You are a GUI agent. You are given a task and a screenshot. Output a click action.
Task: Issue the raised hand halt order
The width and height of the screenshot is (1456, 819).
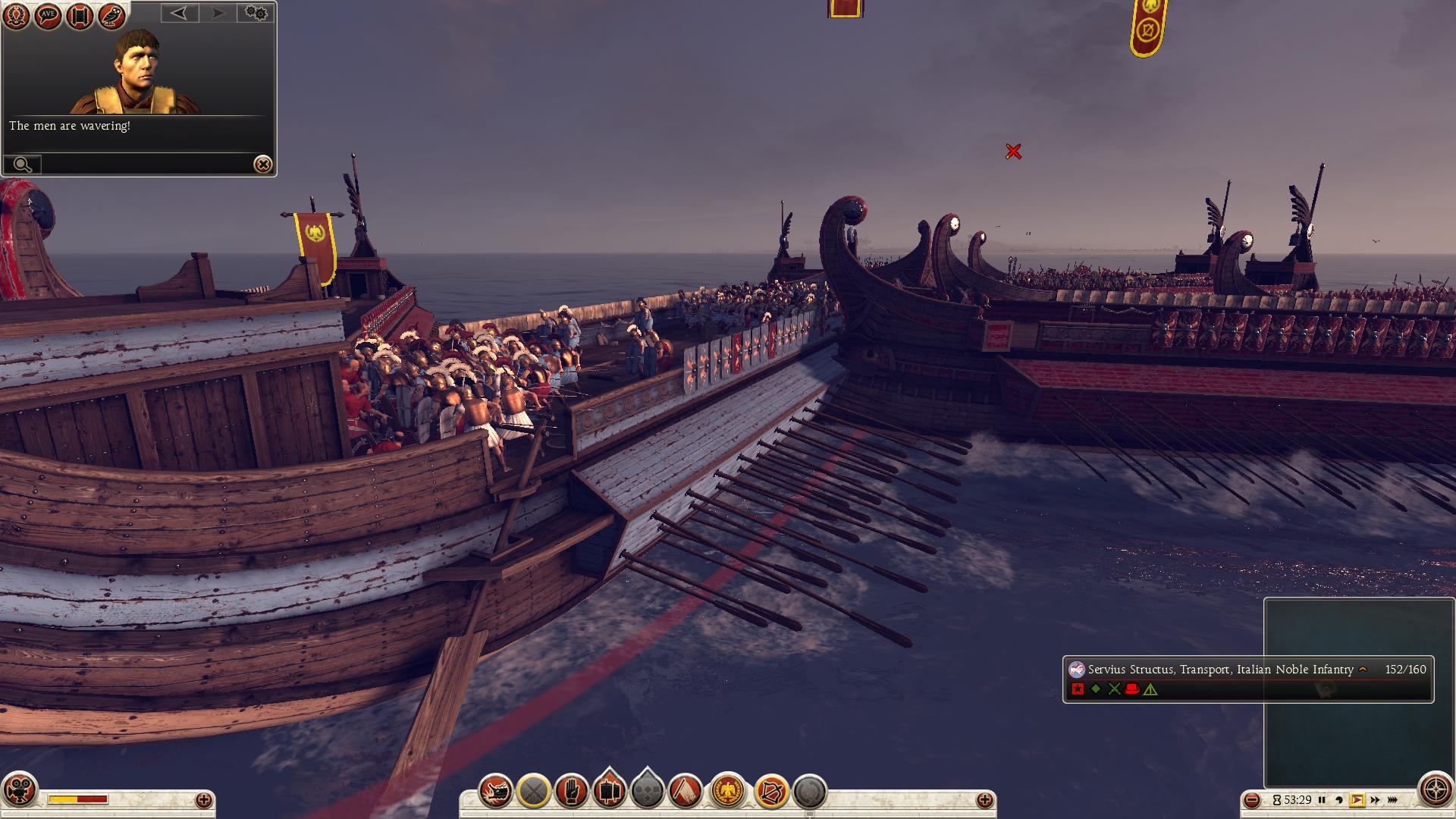pos(571,792)
